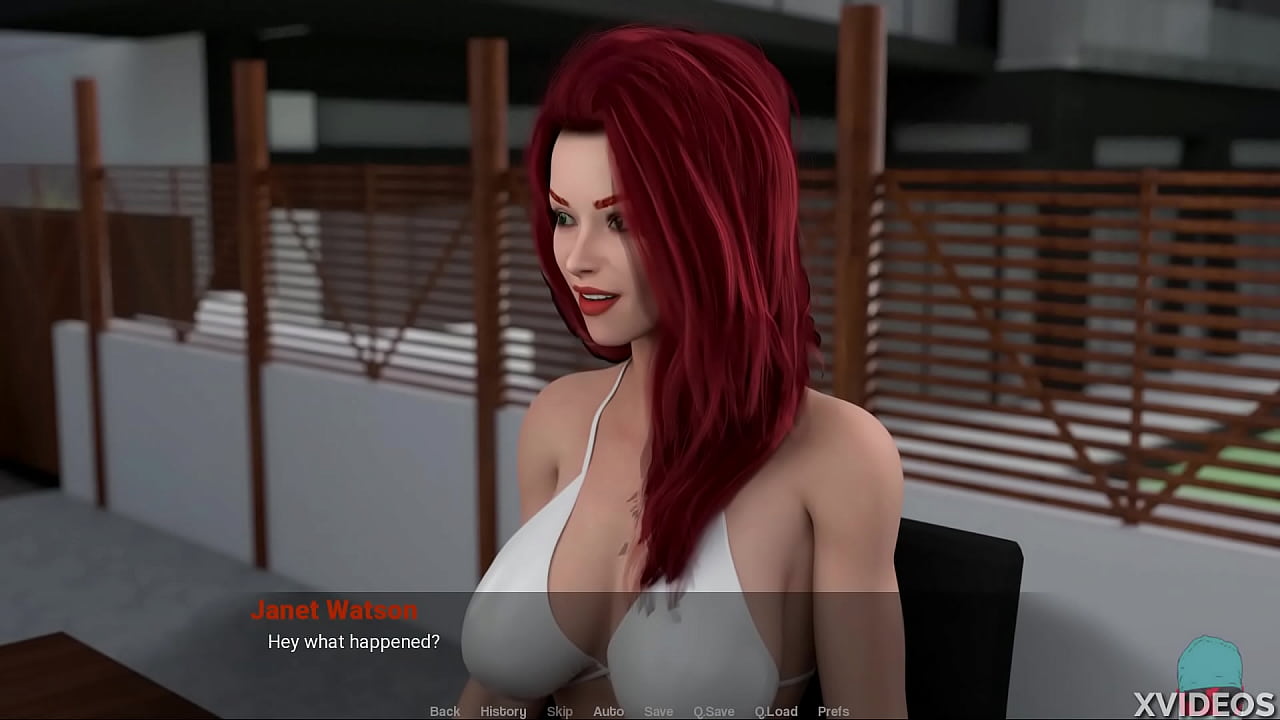The height and width of the screenshot is (720, 1280).
Task: Click History in the bottom menu bar
Action: [x=503, y=711]
